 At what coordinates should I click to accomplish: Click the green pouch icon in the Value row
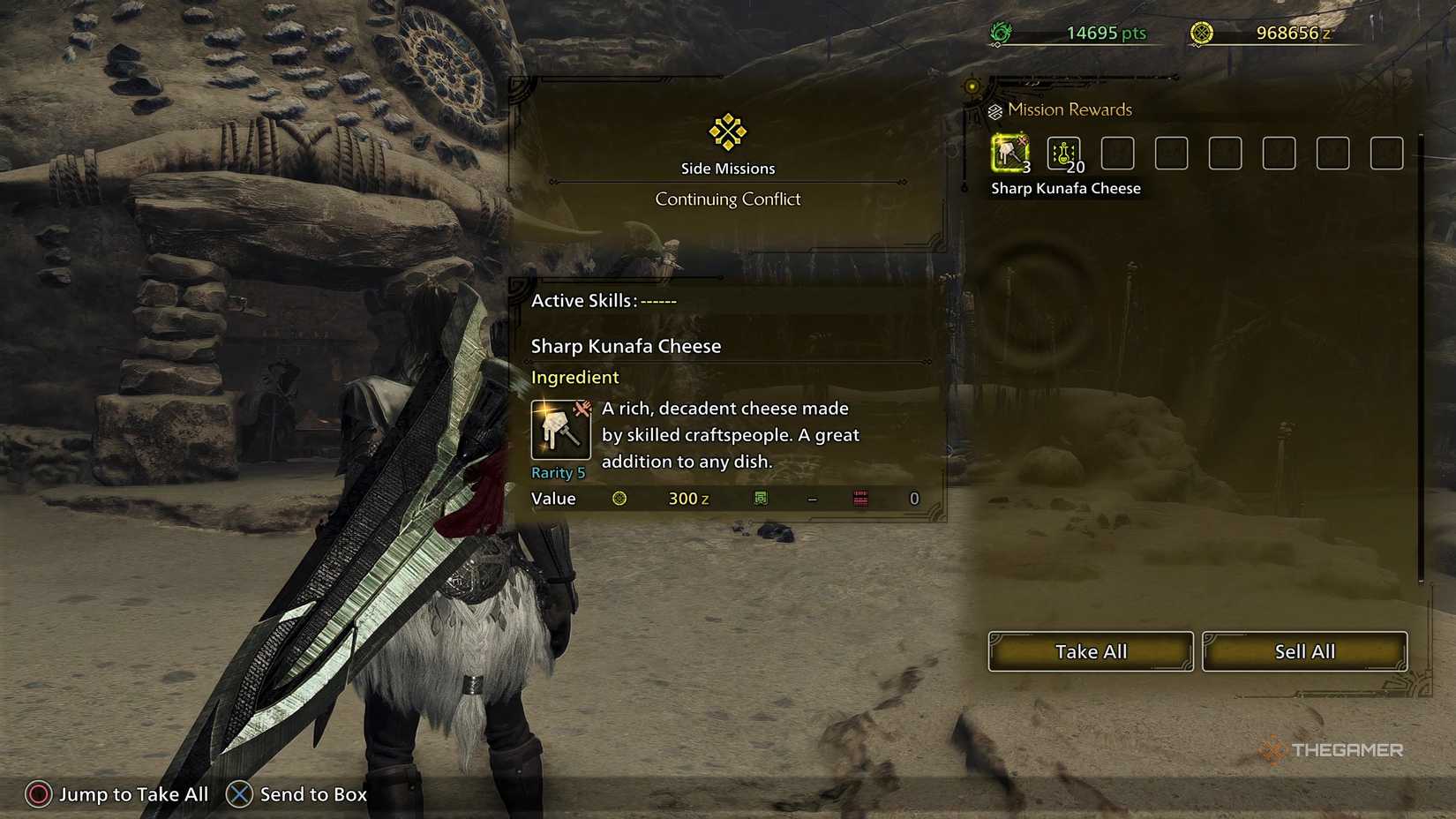(x=759, y=498)
